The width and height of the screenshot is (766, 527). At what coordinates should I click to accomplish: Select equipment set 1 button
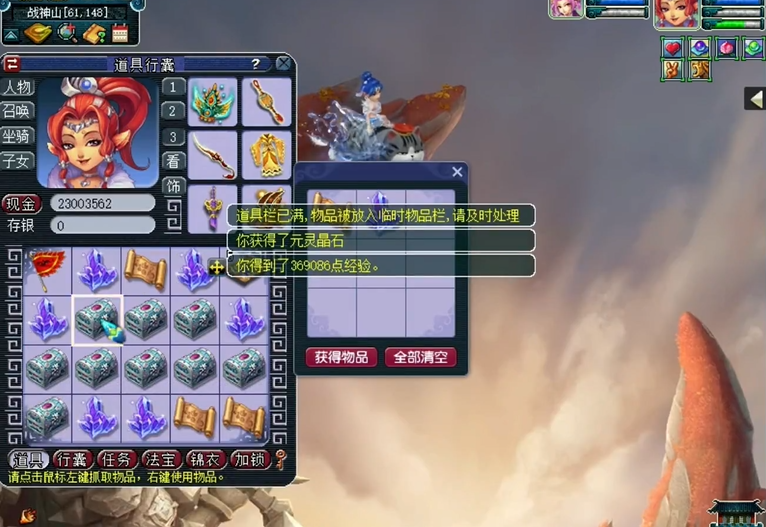pyautogui.click(x=174, y=87)
